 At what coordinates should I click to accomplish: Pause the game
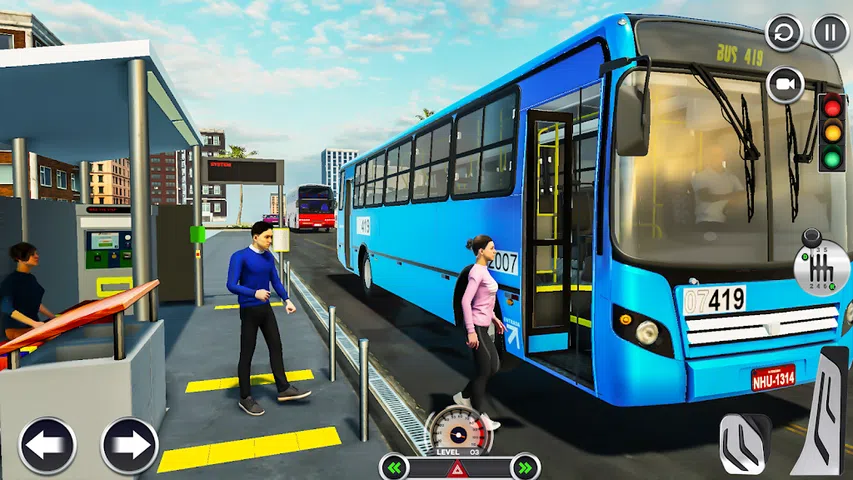[830, 33]
